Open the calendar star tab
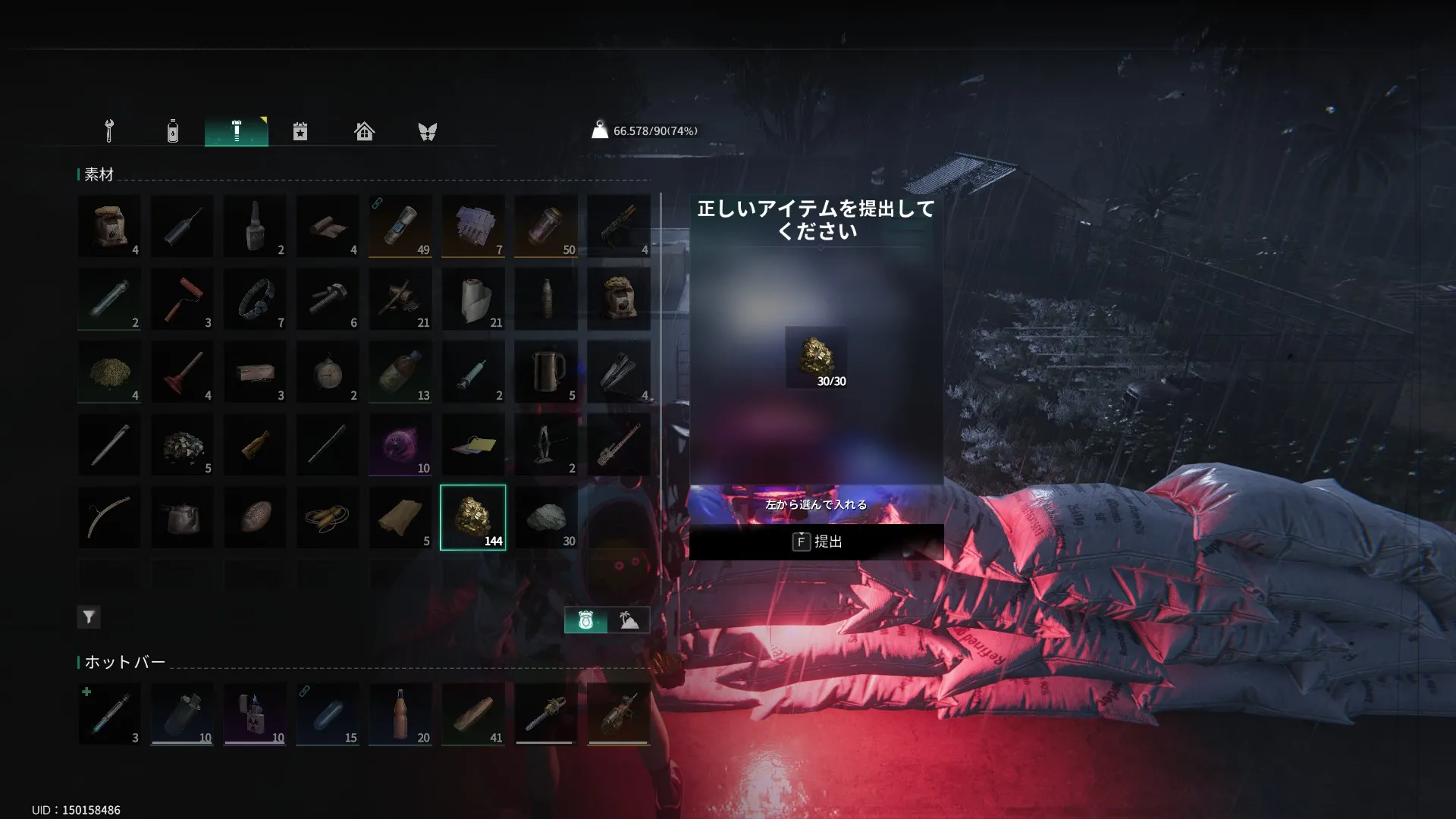This screenshot has height=819, width=1456. click(x=300, y=131)
